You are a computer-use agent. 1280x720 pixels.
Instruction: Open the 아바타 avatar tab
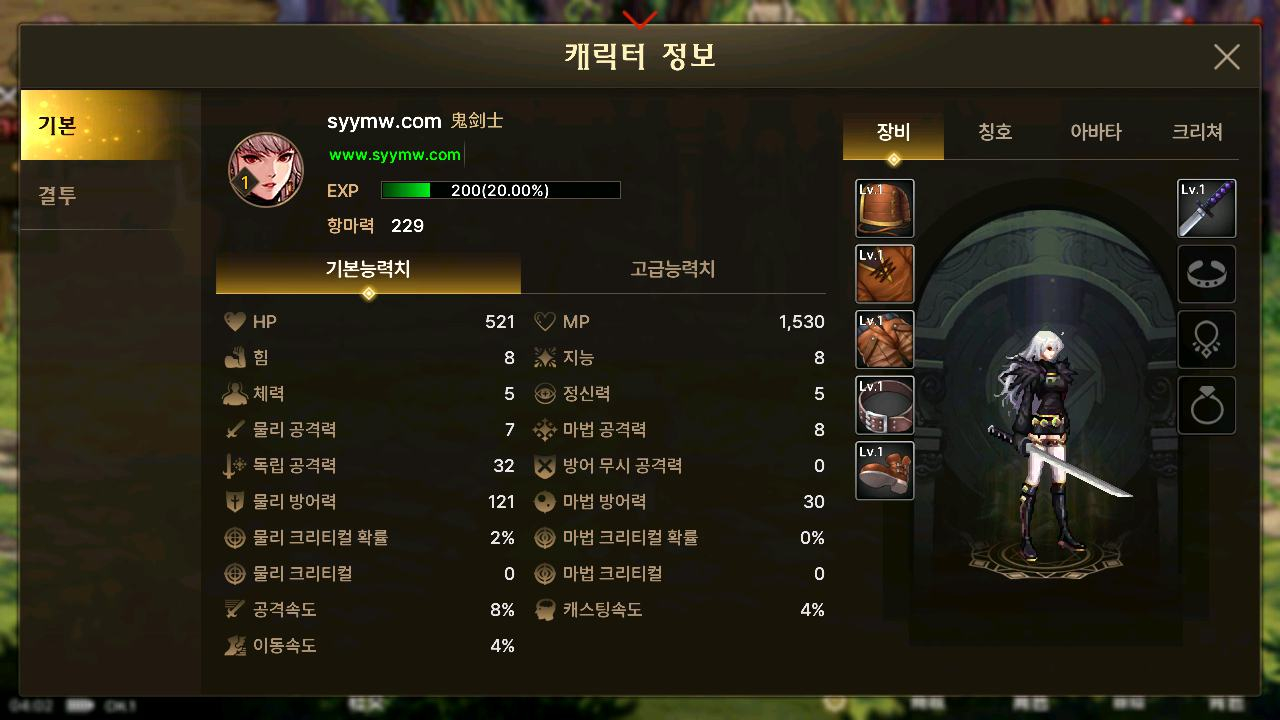click(x=1096, y=132)
